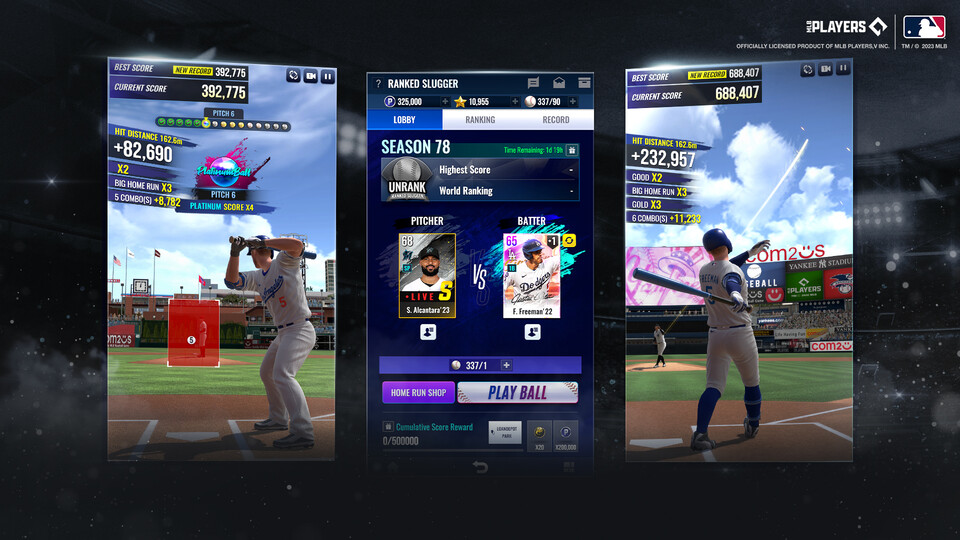This screenshot has height=540, width=960.
Task: Add more star currency with plus button
Action: click(514, 101)
